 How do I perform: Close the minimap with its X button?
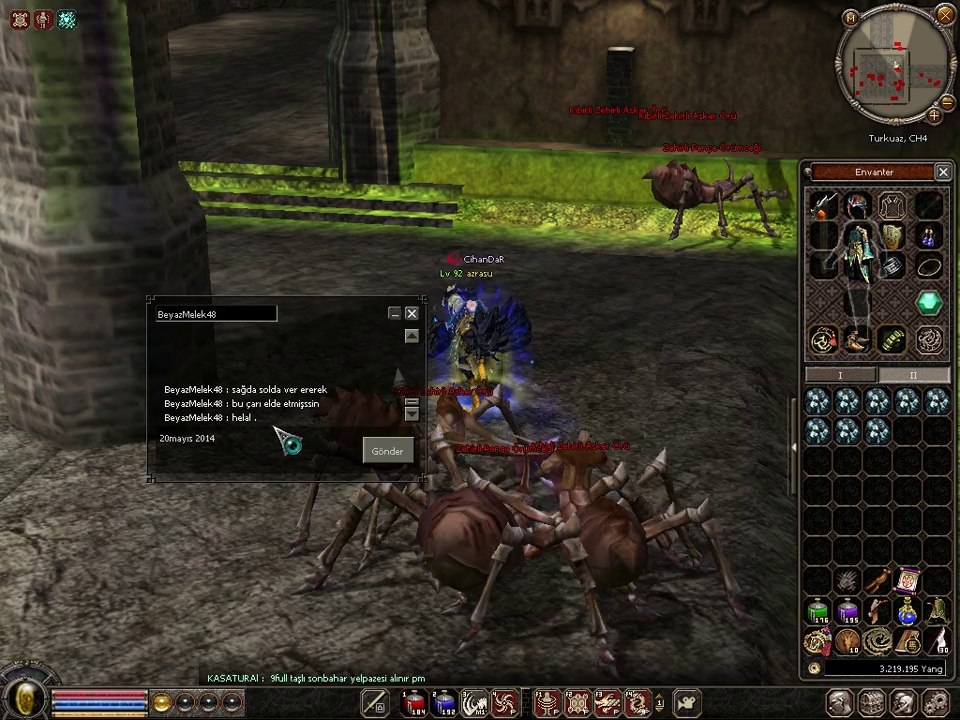tap(945, 15)
